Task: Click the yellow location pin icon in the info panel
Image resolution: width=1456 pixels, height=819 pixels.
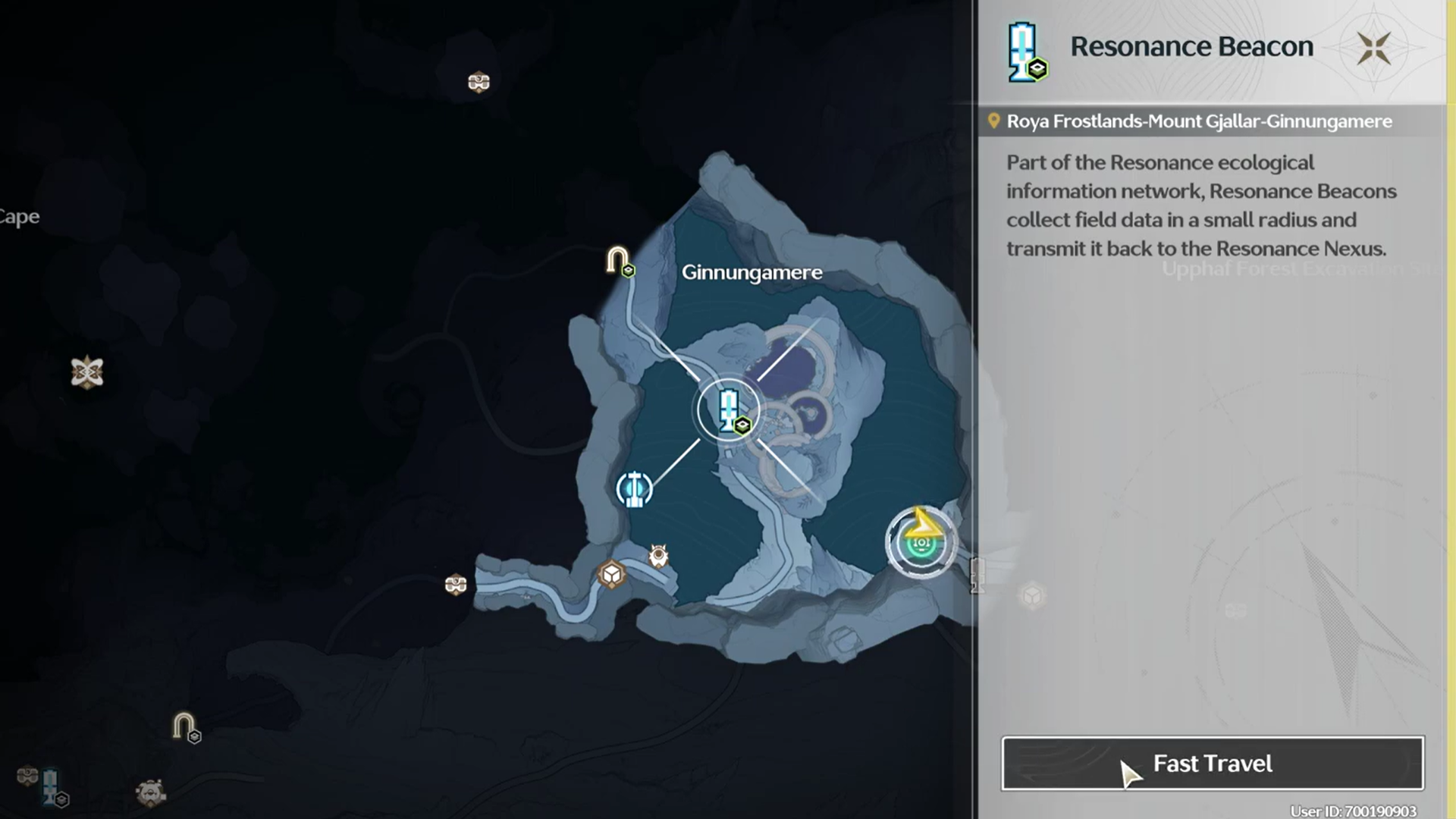Action: (994, 121)
